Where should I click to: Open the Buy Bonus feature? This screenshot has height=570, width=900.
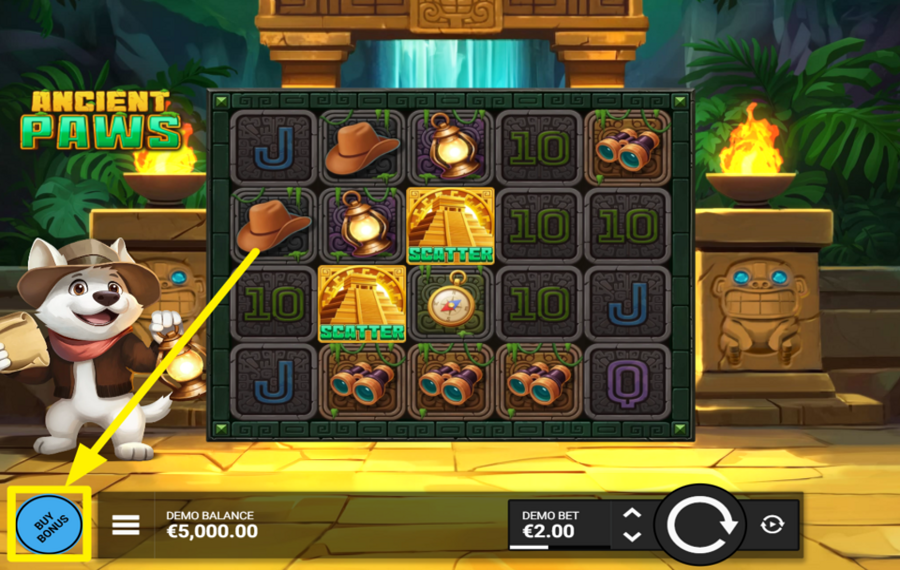(x=49, y=524)
